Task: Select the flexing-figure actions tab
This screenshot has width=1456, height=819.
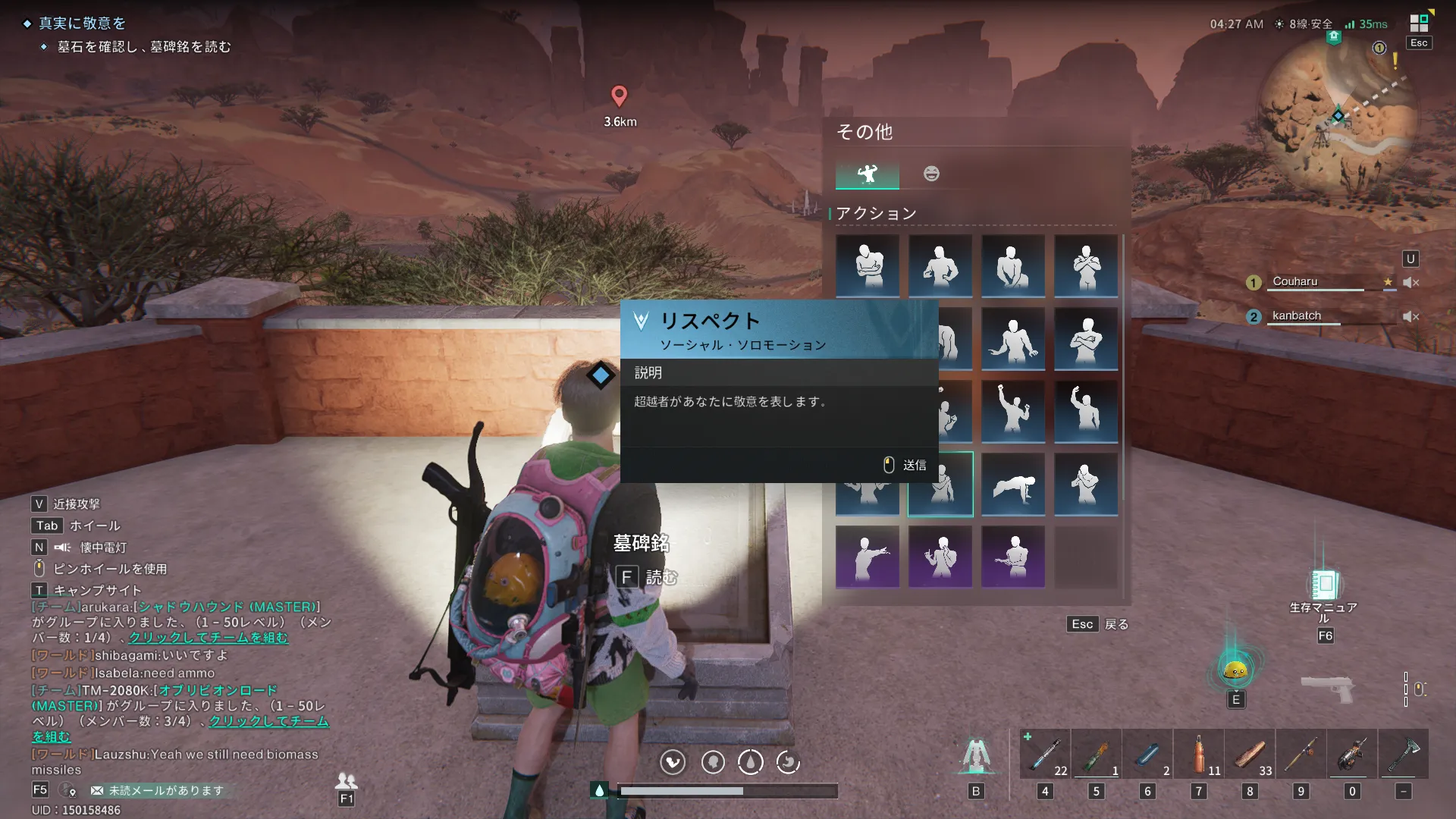Action: point(868,174)
